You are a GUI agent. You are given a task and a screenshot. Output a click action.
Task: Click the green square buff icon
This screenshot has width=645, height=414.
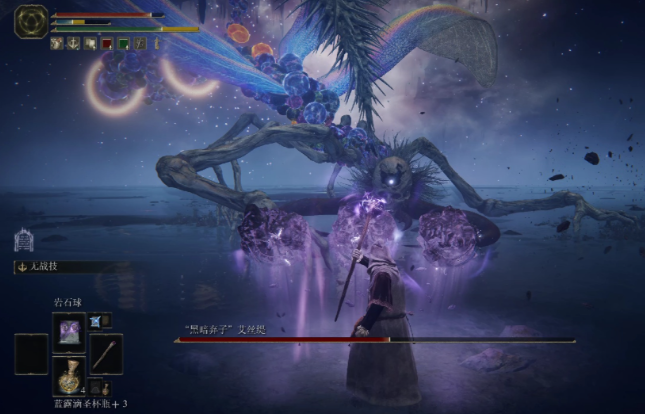tap(123, 43)
